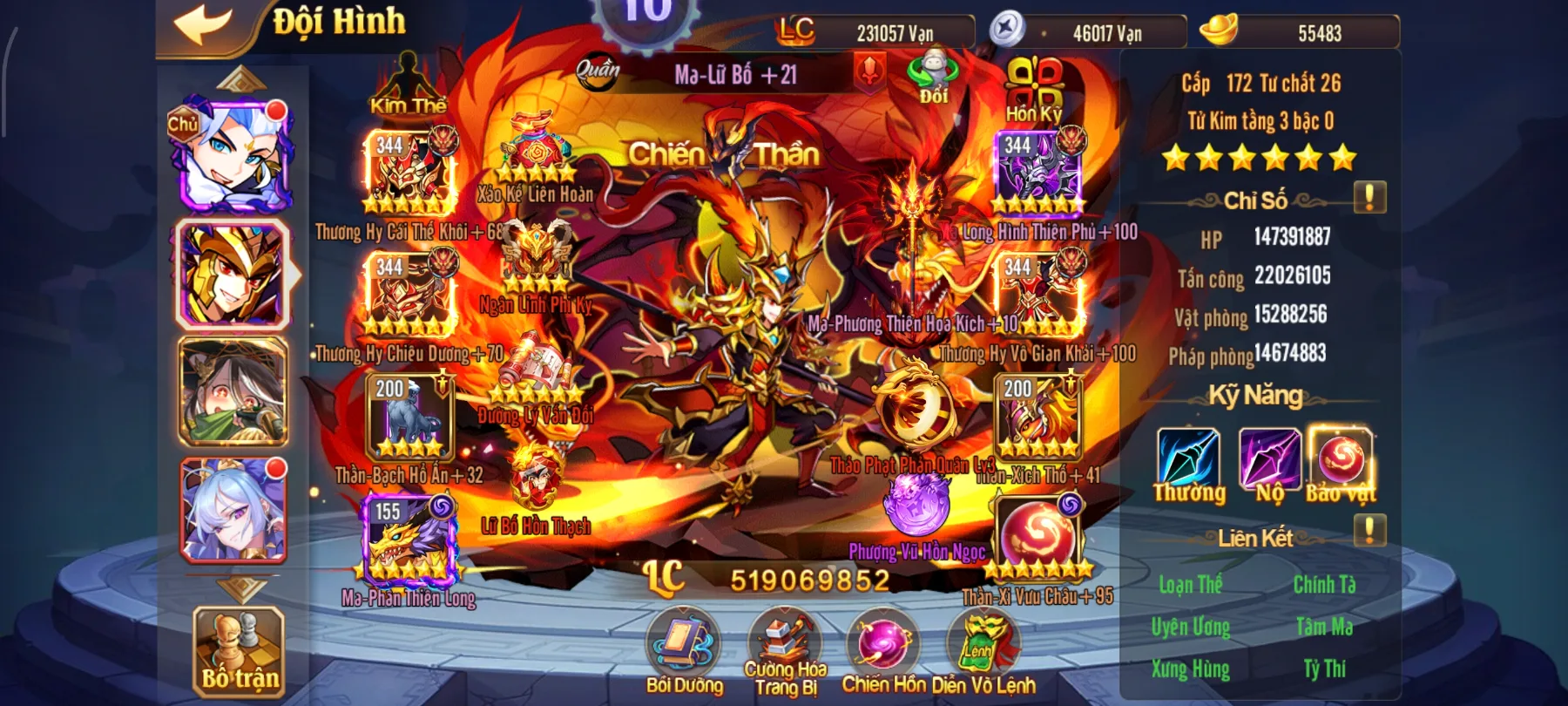The width and height of the screenshot is (1568, 706).
Task: Click the Cường Hóa Trang Bị button
Action: click(x=784, y=647)
